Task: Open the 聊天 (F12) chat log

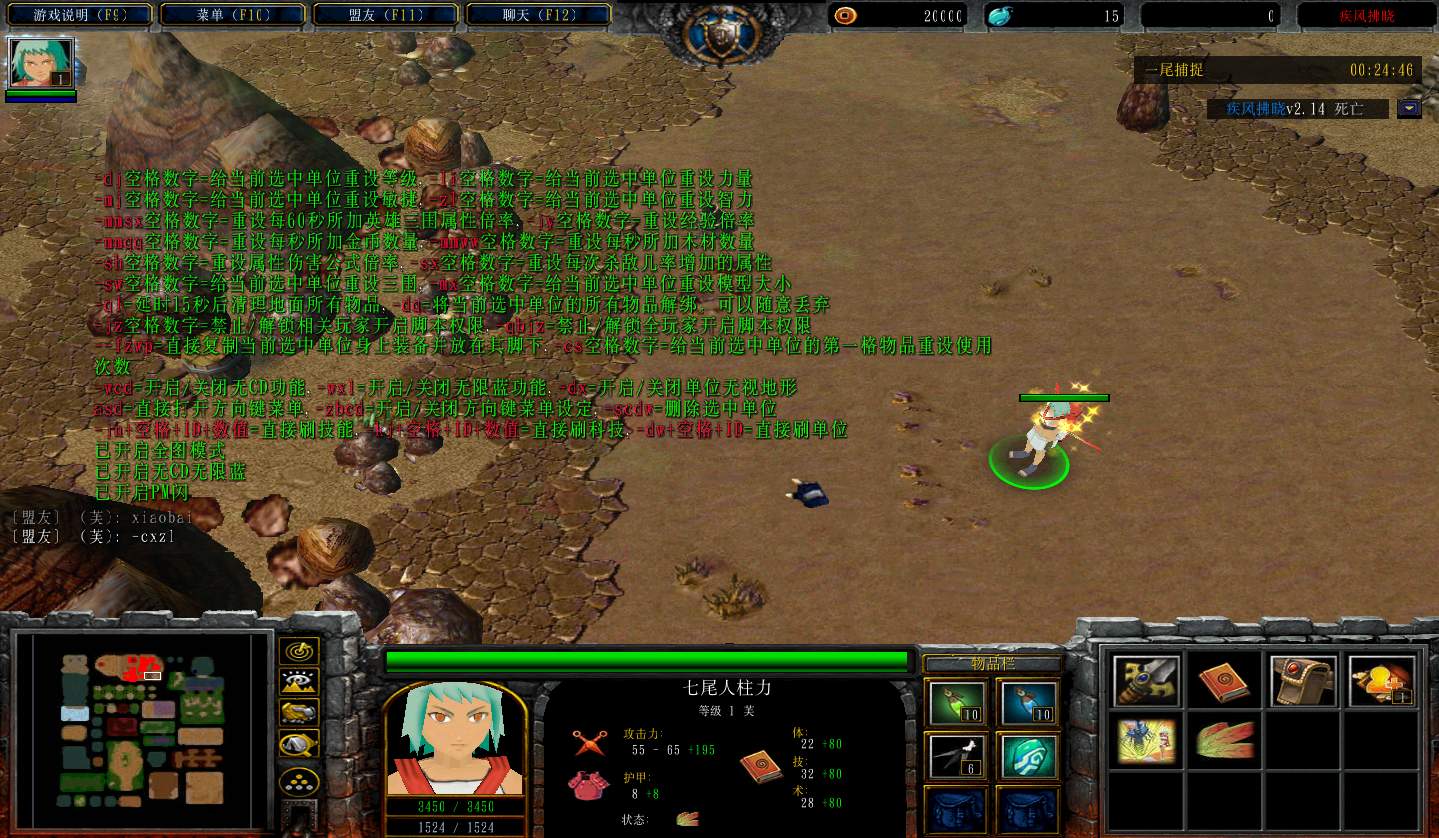Action: [540, 15]
